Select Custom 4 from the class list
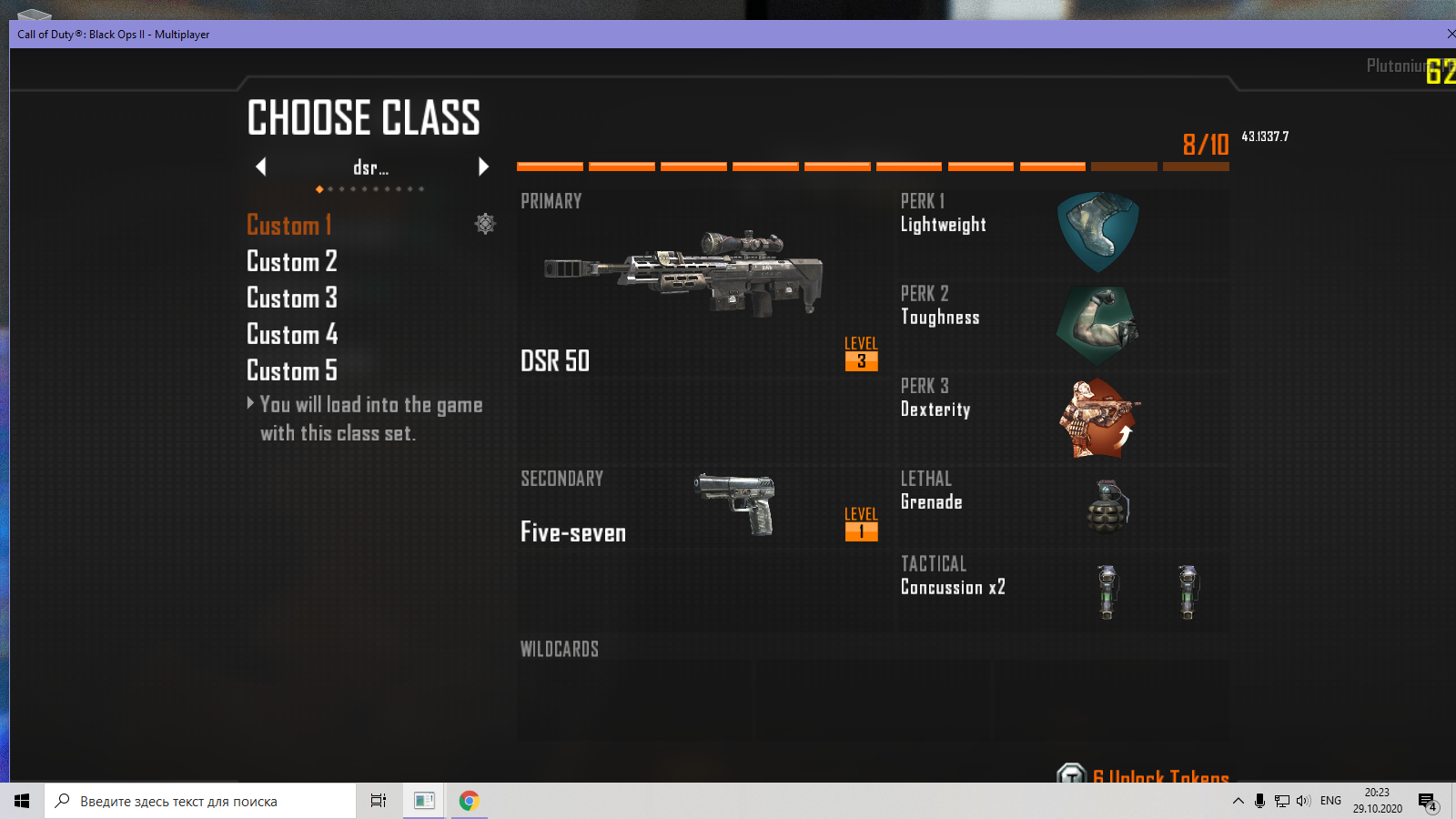The width and height of the screenshot is (1456, 819). point(291,334)
